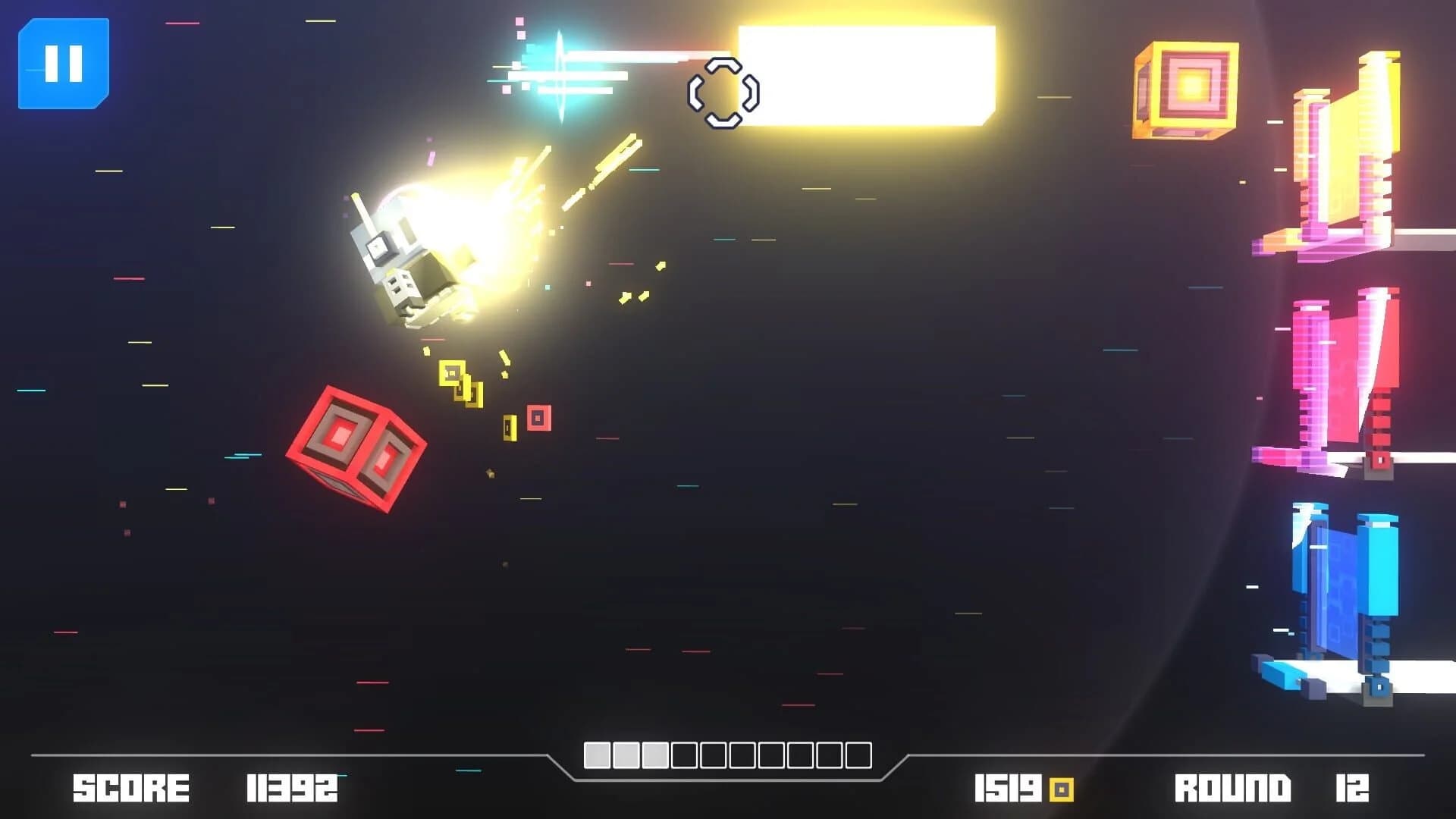Click the blue pause button
This screenshot has height=819, width=1456.
pos(64,64)
